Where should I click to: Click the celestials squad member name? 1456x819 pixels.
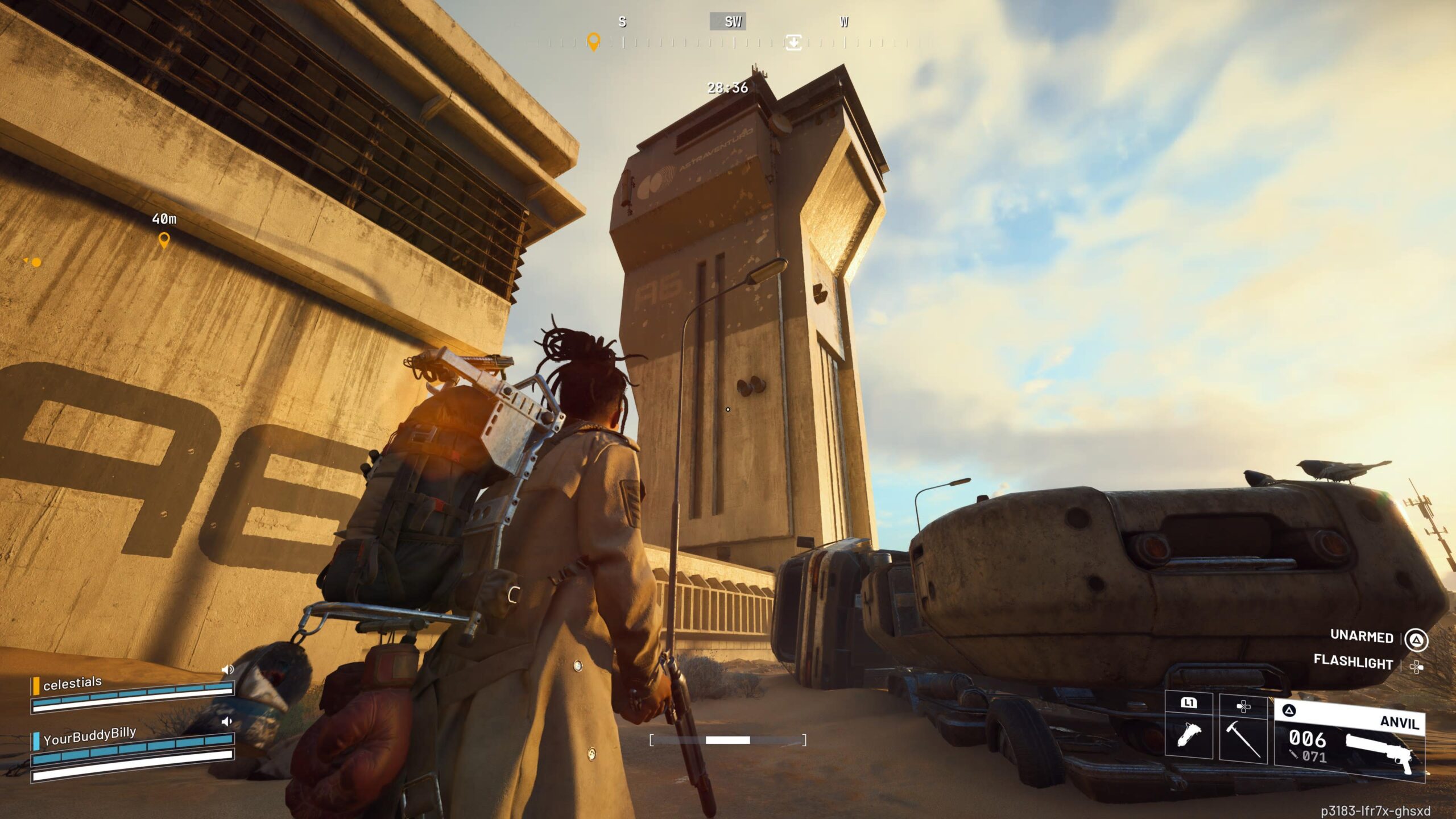72,682
